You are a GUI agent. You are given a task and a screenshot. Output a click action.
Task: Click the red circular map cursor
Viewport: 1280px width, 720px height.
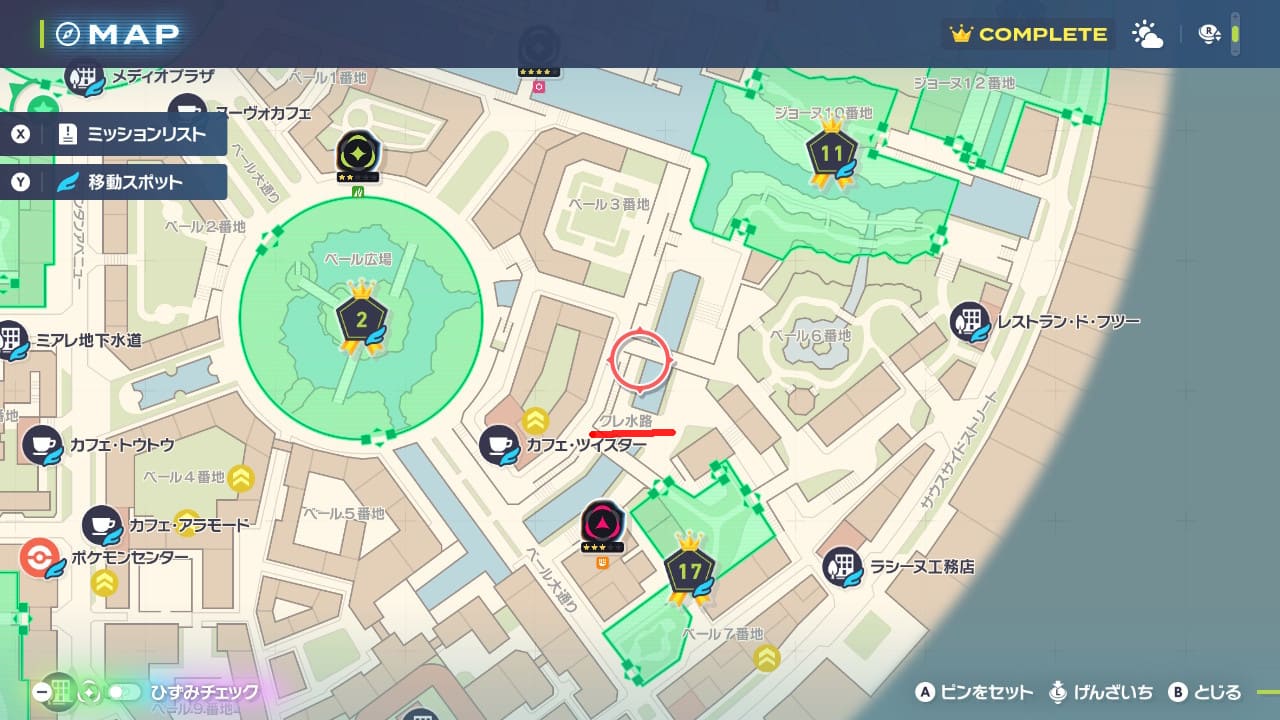pos(640,360)
